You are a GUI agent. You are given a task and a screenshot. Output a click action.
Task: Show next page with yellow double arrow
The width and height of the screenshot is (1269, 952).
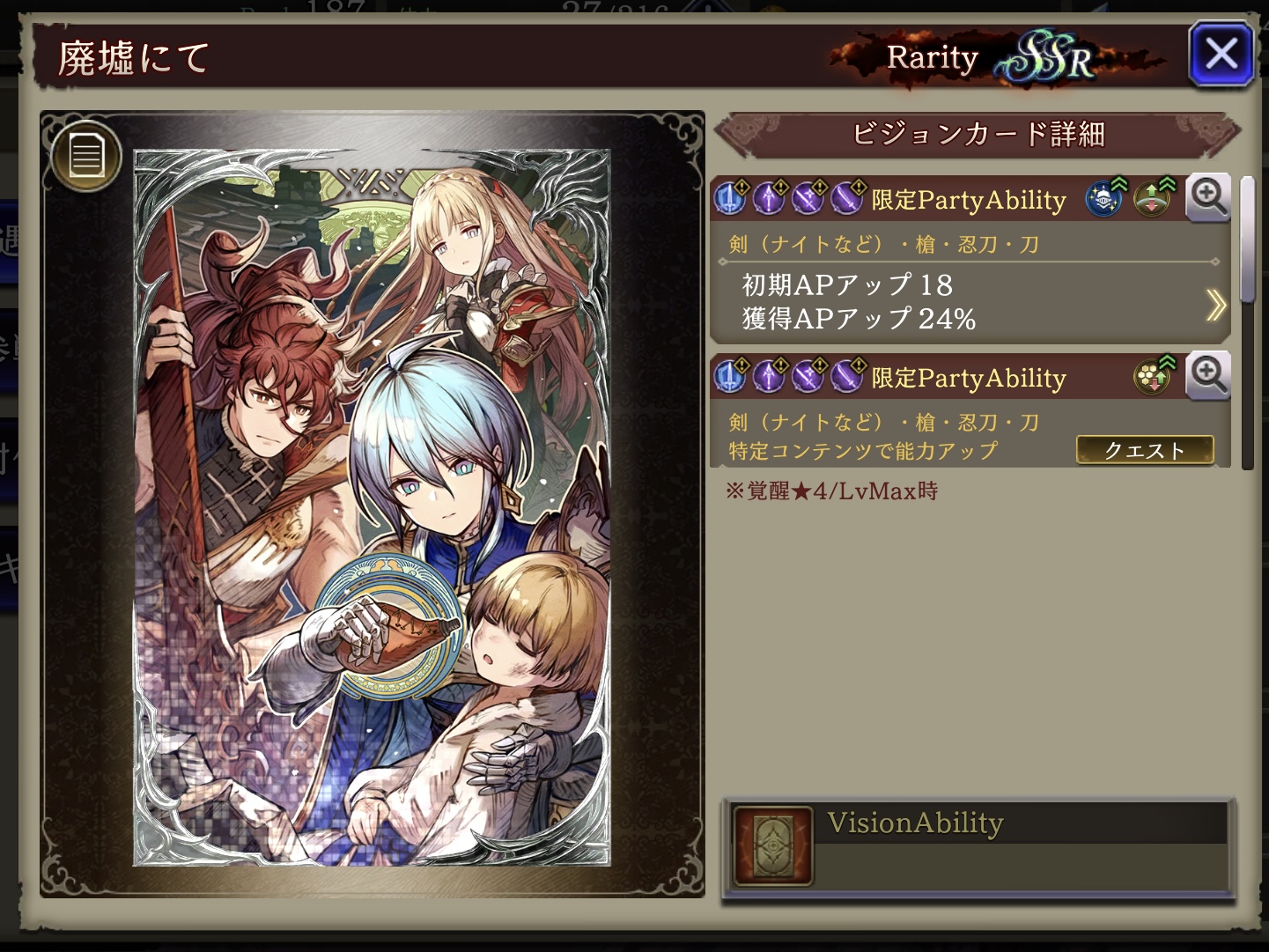(x=1215, y=305)
